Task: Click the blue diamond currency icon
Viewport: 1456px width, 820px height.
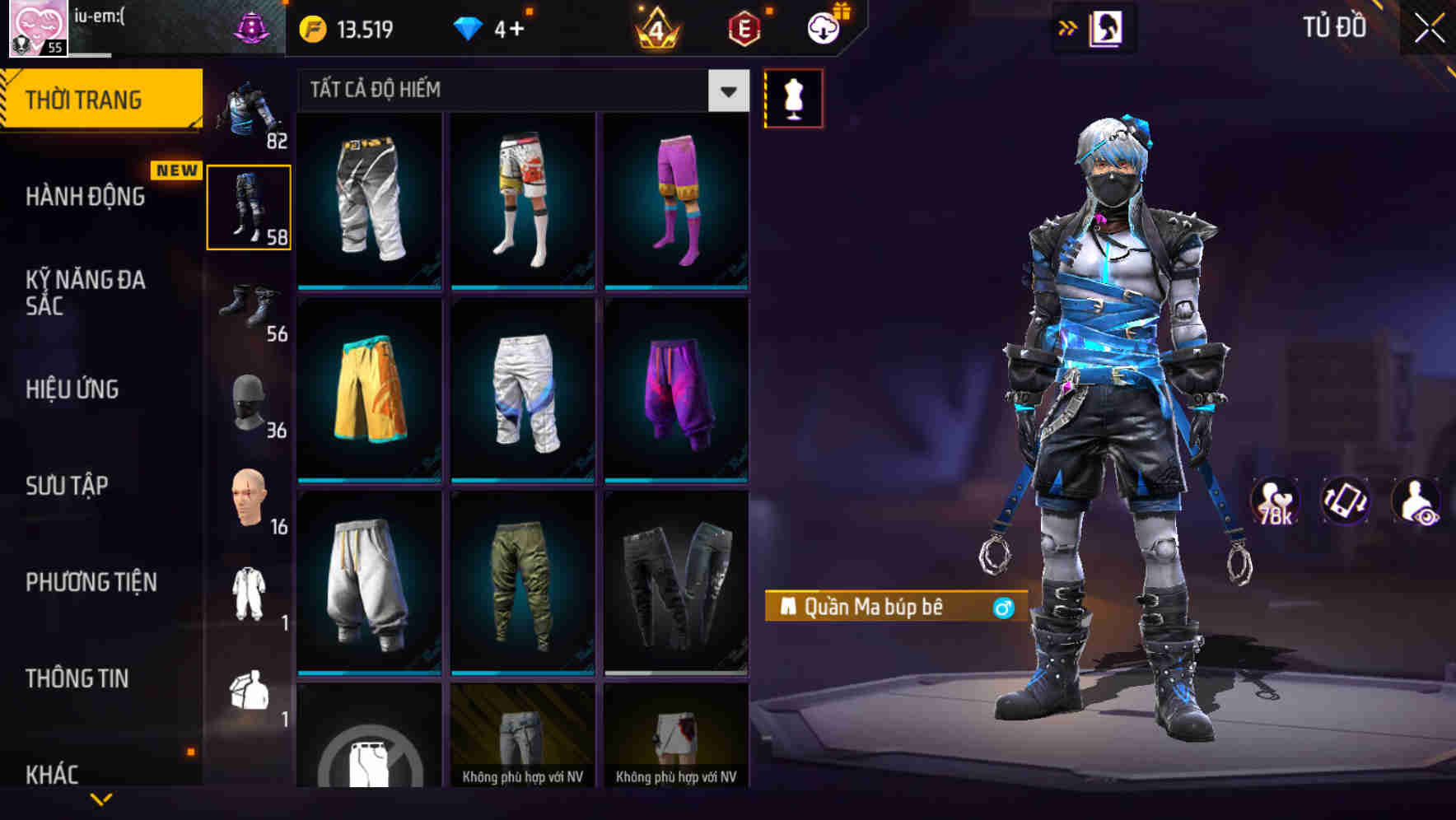Action: [467, 27]
